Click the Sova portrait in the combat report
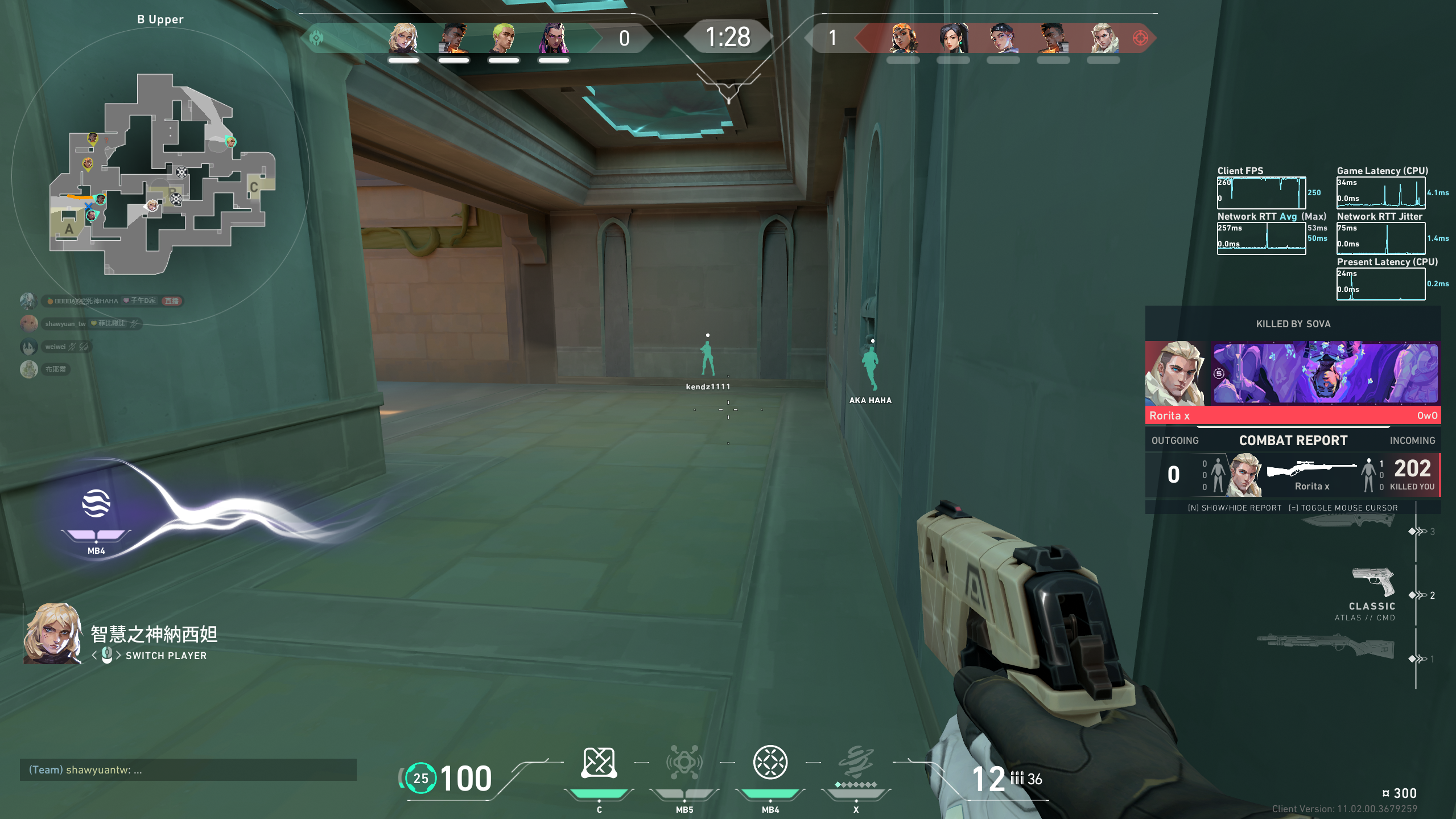Screen dimensions: 1456x819 point(1245,474)
